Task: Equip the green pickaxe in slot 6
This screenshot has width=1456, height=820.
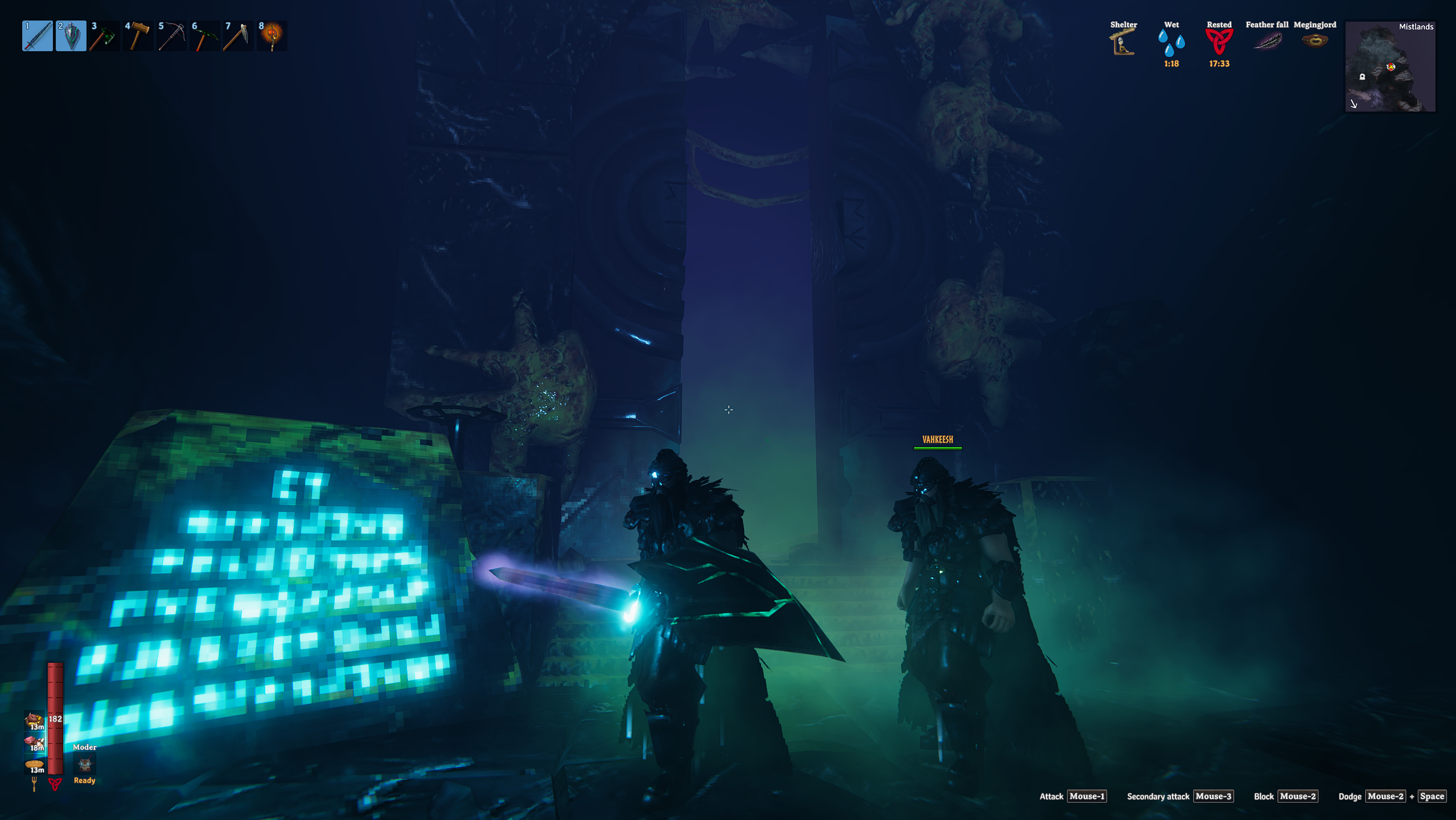Action: pos(204,36)
